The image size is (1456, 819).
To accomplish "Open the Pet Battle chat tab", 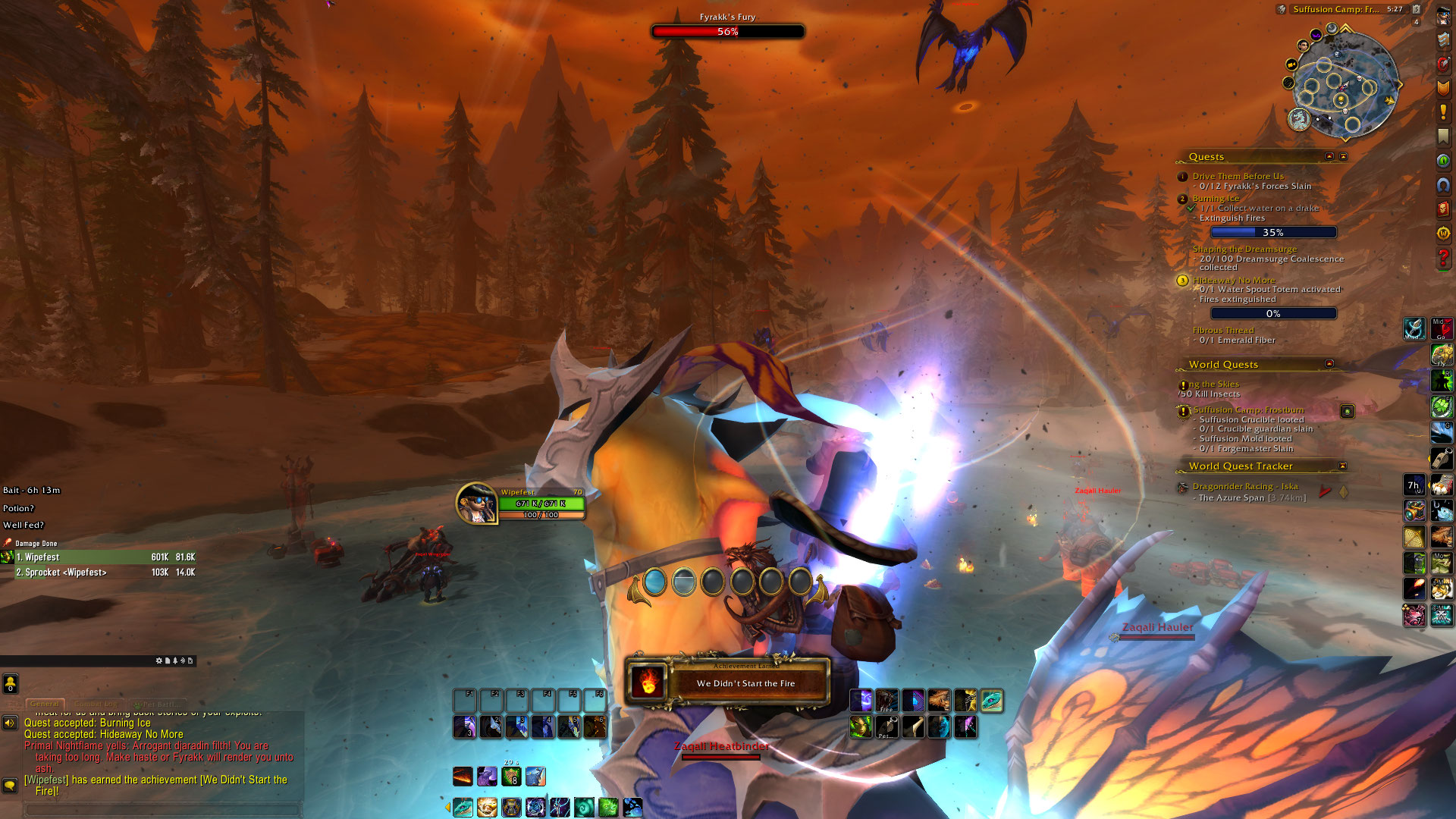I will pyautogui.click(x=156, y=704).
